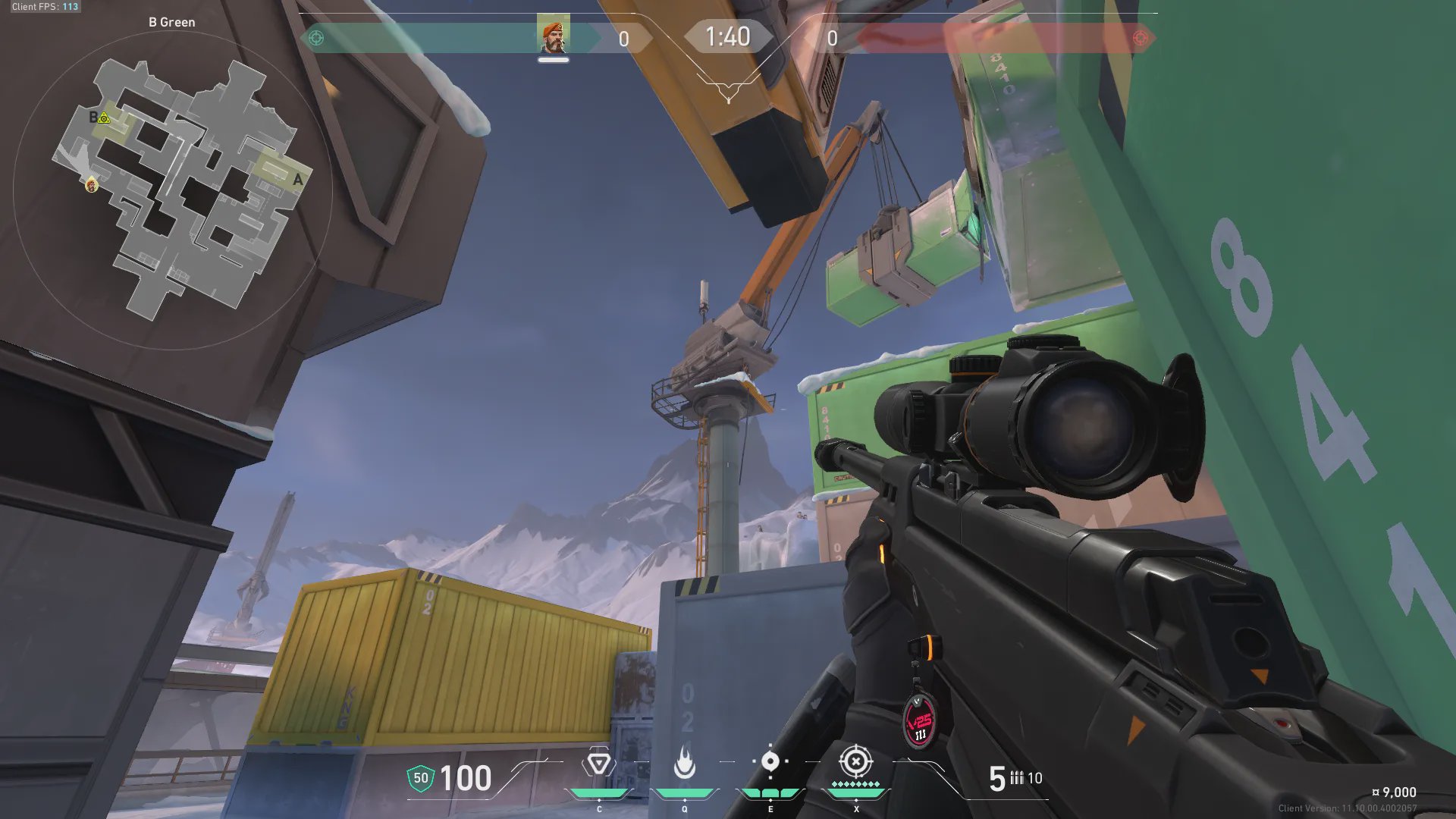Activate the Sky Smoke ability icon
Viewport: 1456px width, 819px height.
coord(770,761)
